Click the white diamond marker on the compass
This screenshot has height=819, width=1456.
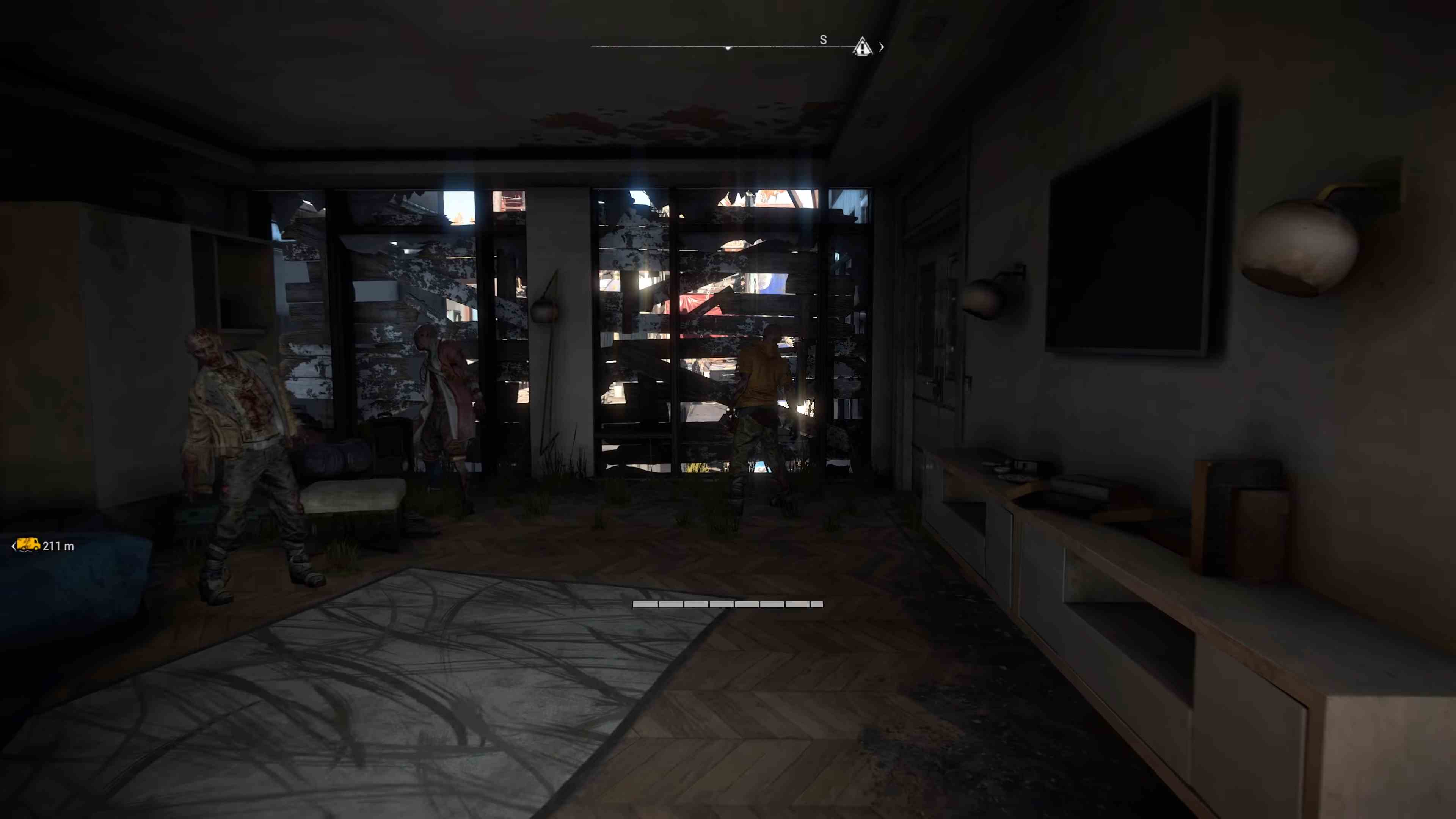(x=728, y=47)
